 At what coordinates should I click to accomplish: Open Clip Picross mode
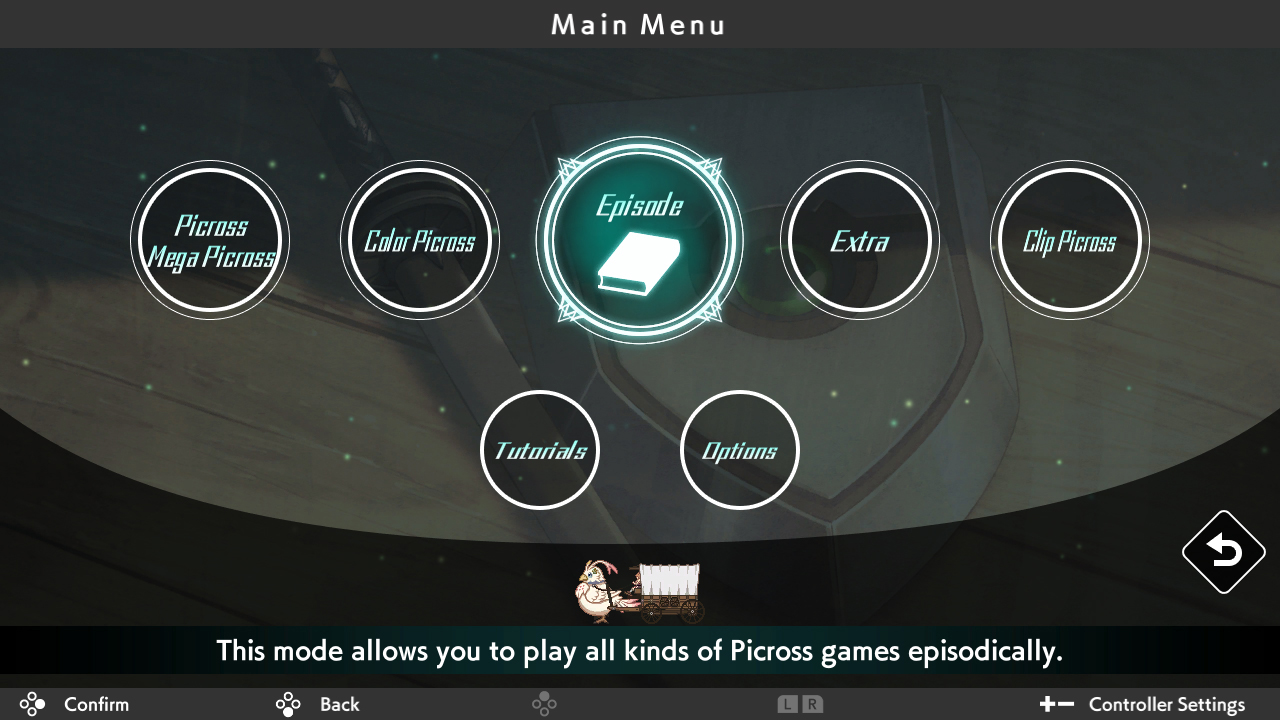tap(1070, 240)
